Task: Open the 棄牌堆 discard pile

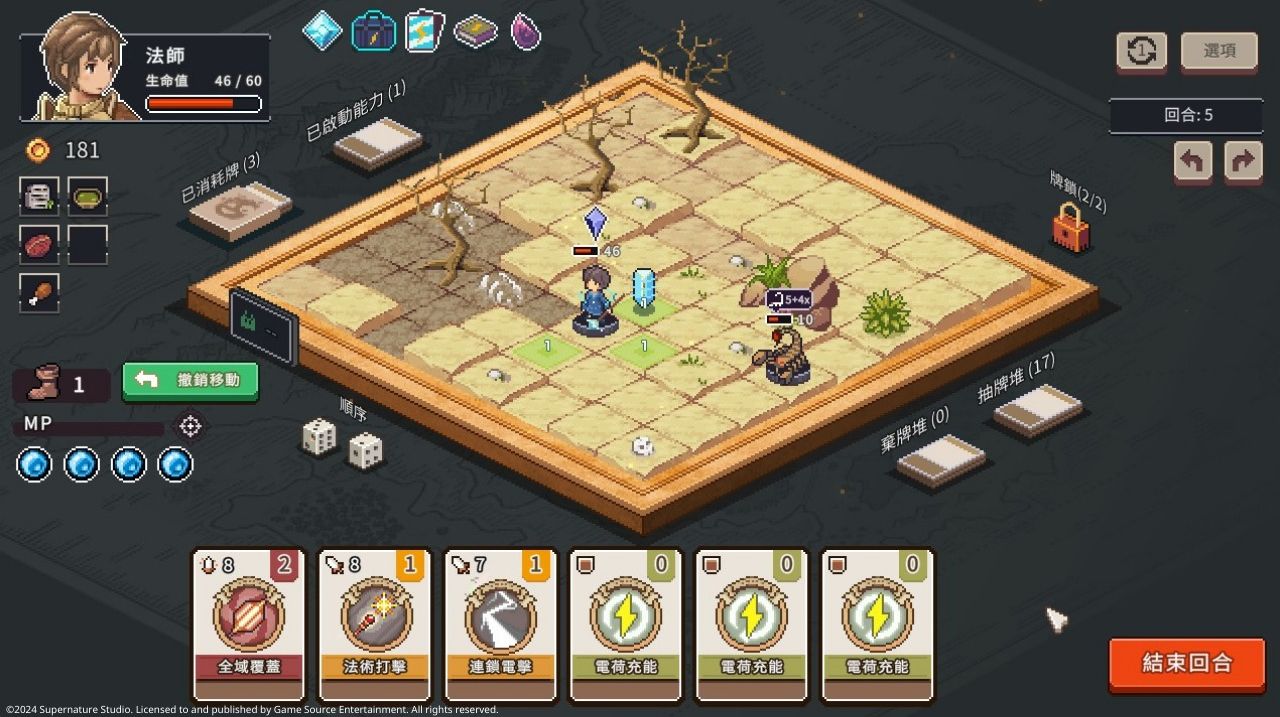Action: (940, 459)
